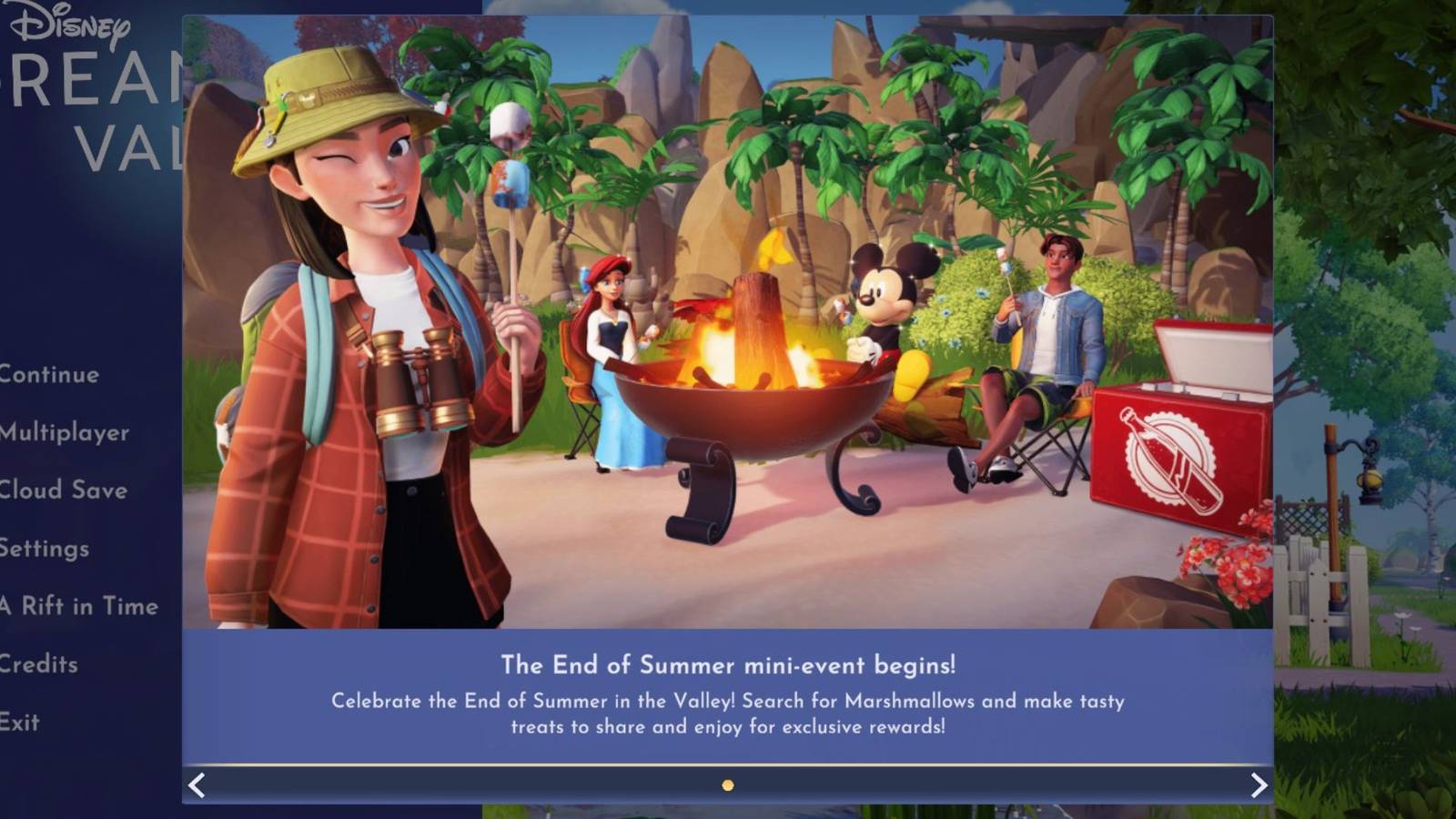Click the event description paragraph text
Image resolution: width=1456 pixels, height=819 pixels.
click(728, 714)
